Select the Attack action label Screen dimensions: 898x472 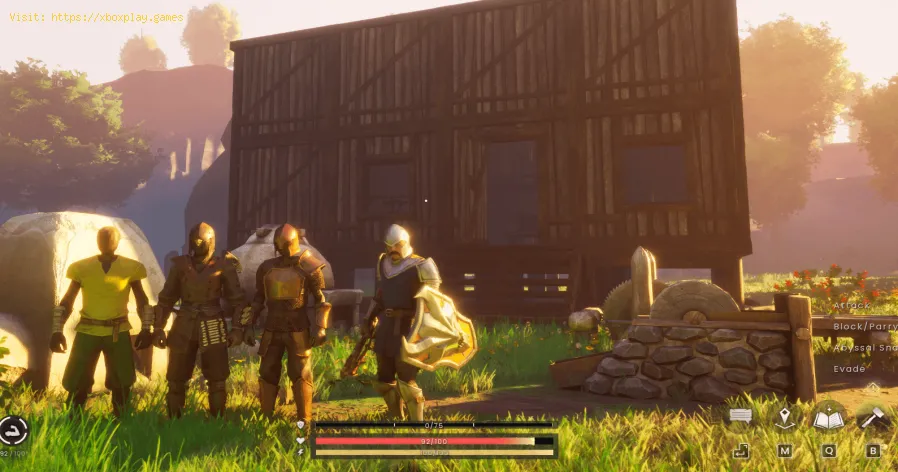point(852,304)
